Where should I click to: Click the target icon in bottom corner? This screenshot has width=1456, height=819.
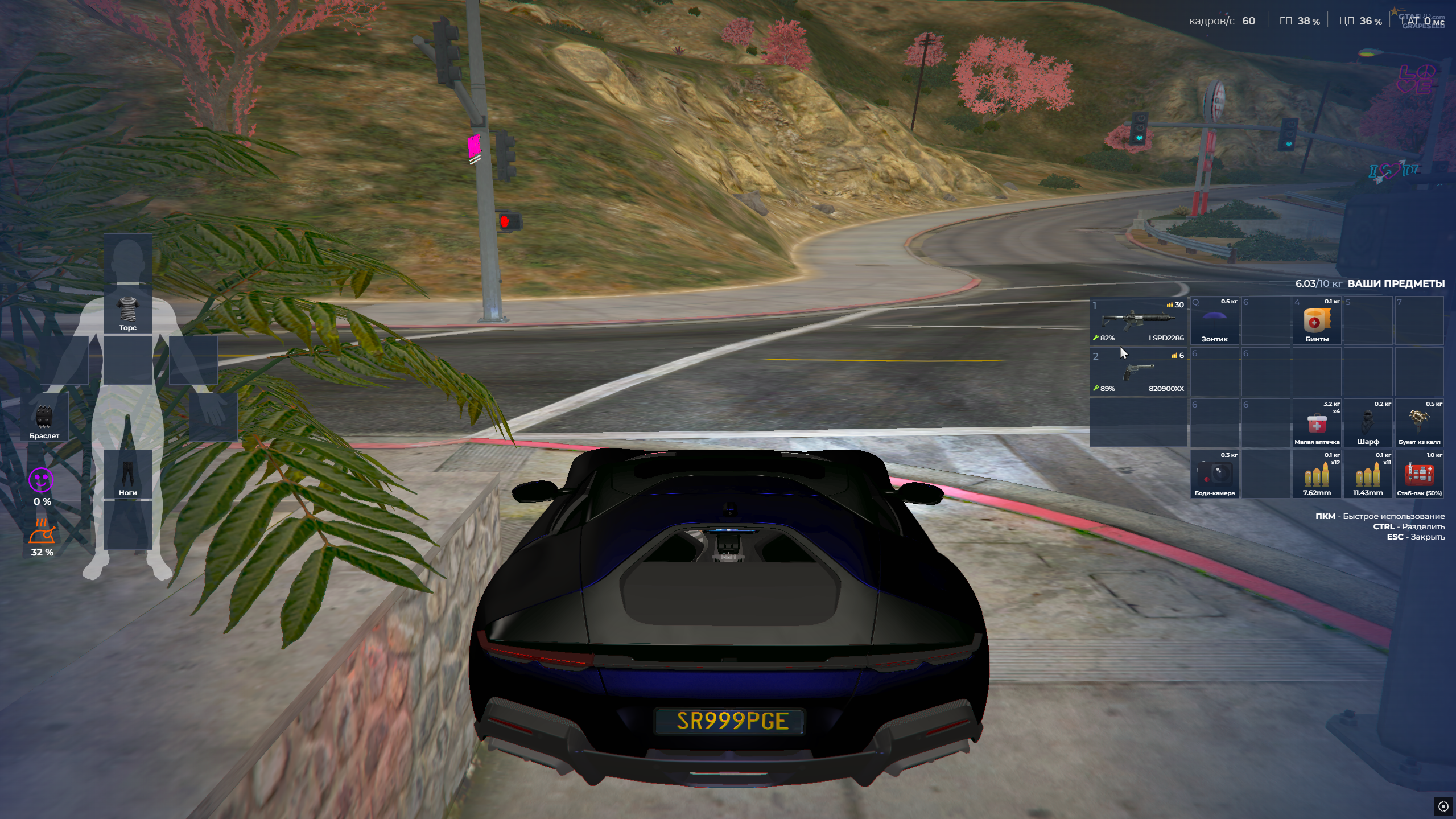[x=1443, y=806]
